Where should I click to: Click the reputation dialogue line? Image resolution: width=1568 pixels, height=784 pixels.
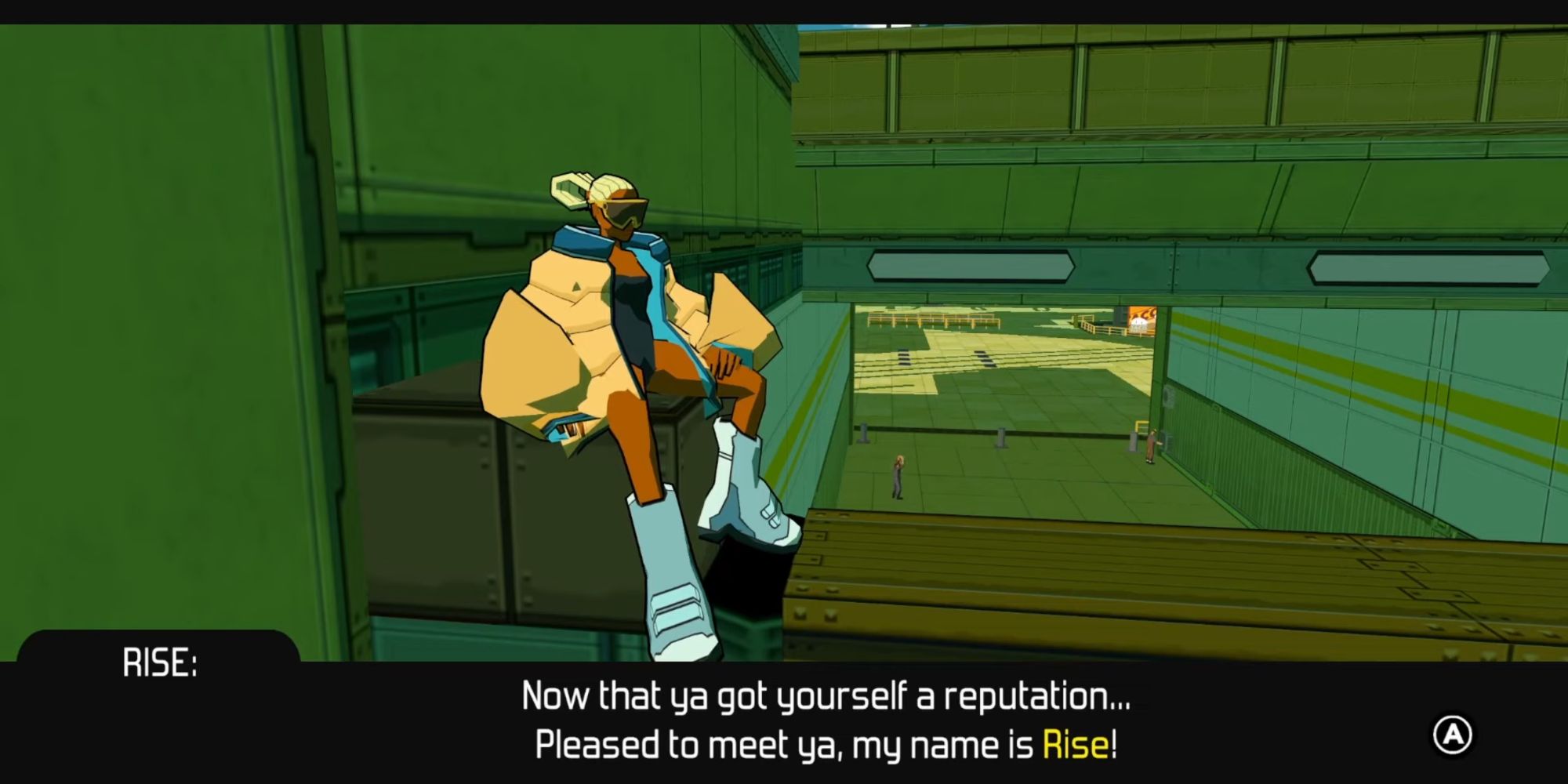pyautogui.click(x=829, y=695)
